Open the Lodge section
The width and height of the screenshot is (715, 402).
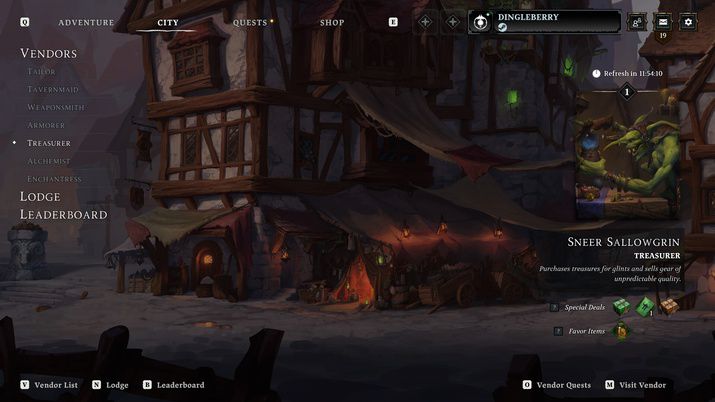pos(40,197)
